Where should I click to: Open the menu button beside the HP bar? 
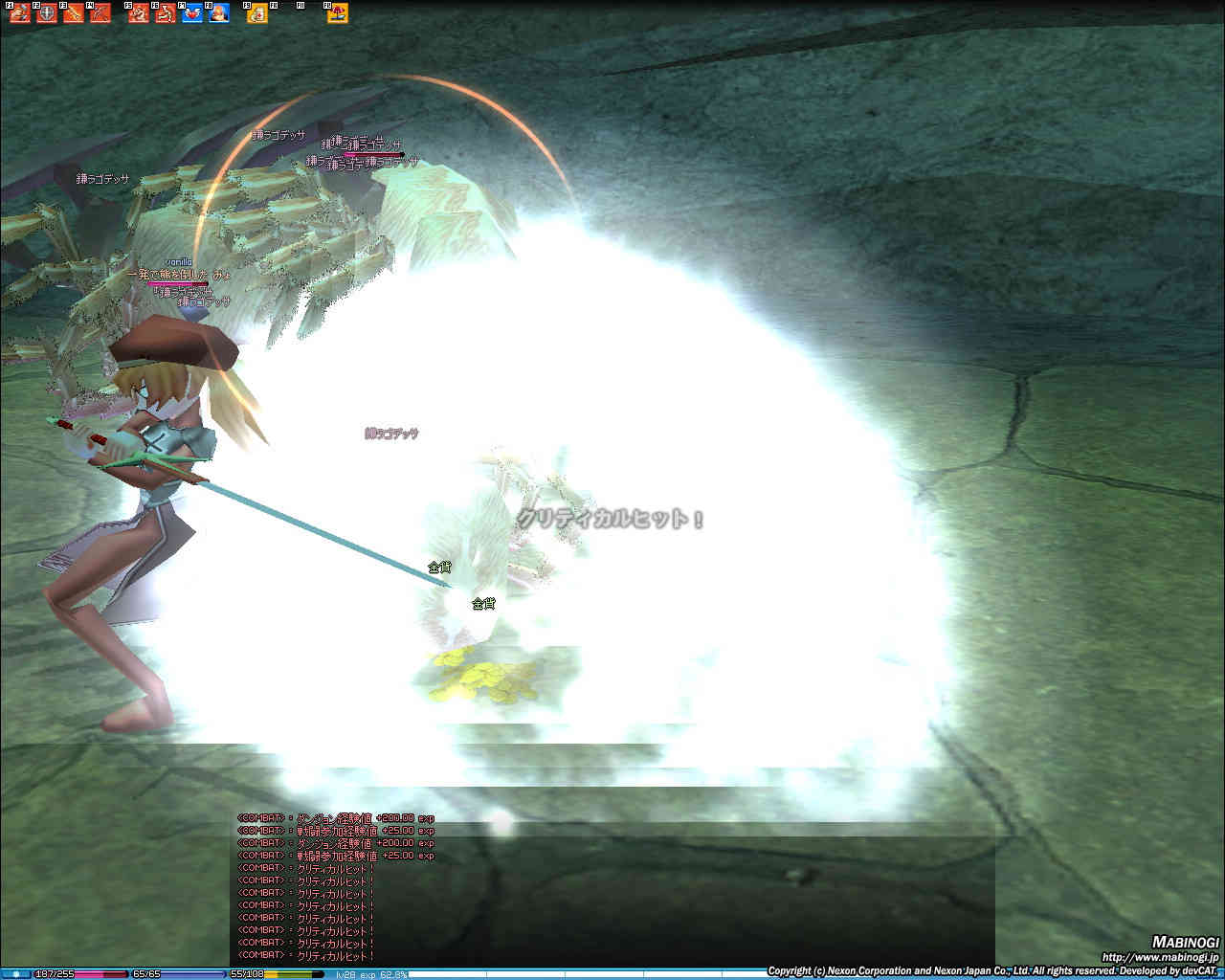[16, 974]
